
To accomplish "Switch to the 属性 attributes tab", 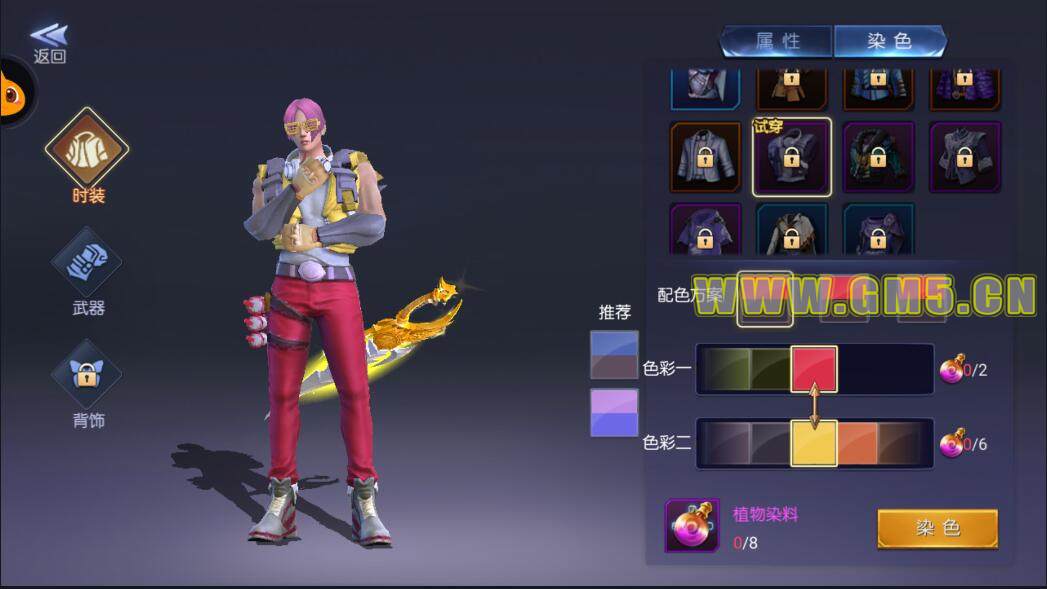I will pos(777,41).
